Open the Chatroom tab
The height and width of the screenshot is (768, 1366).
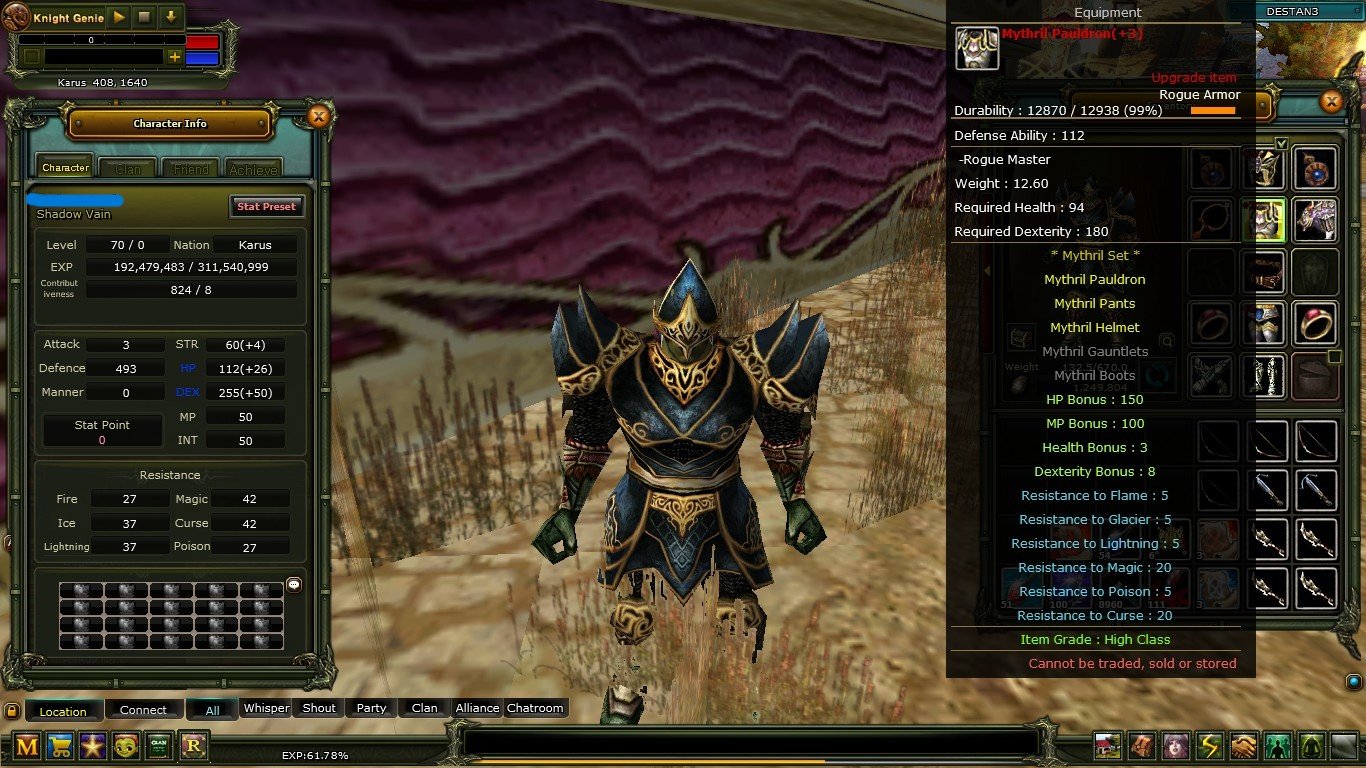pyautogui.click(x=535, y=708)
